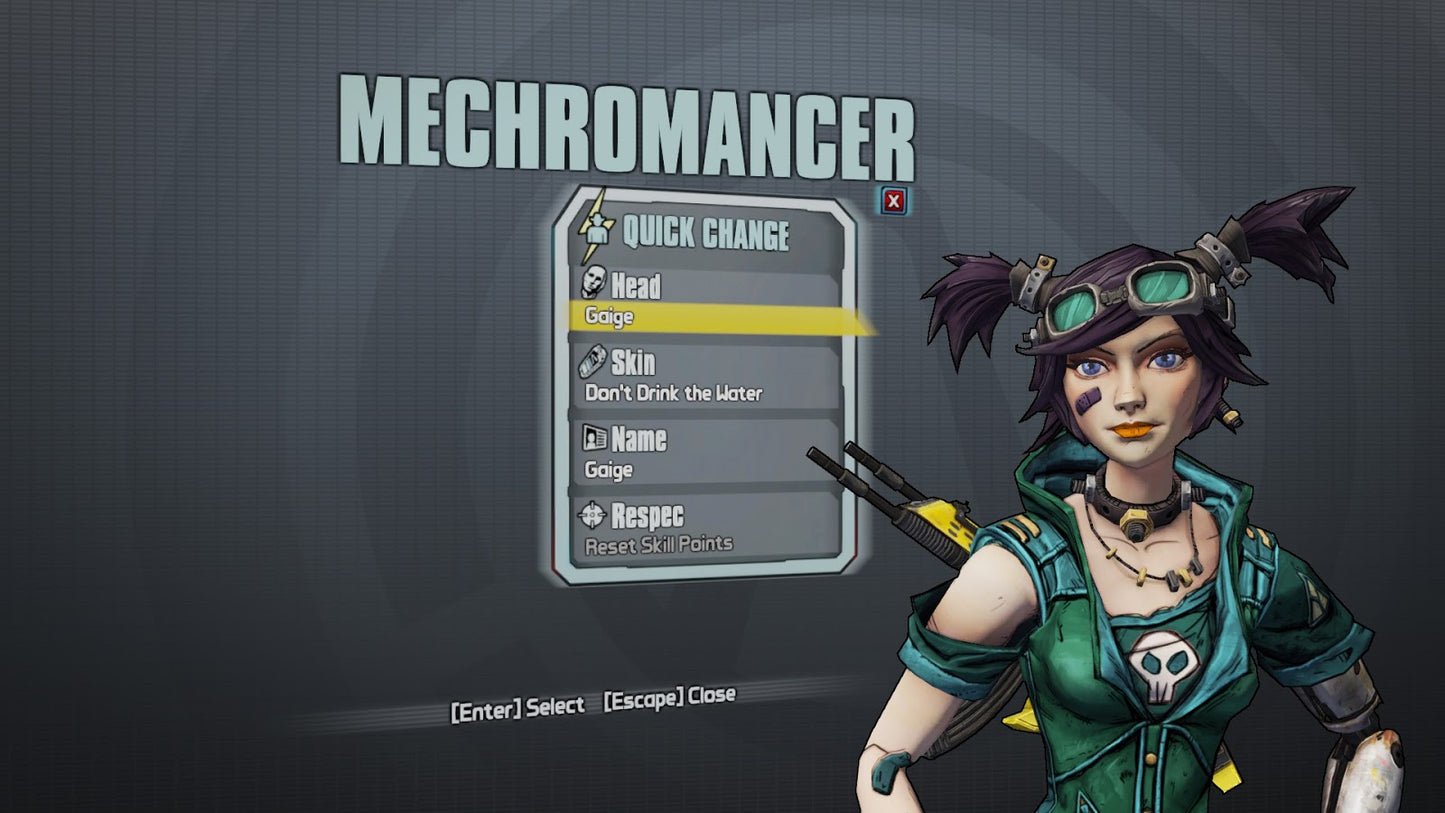The height and width of the screenshot is (813, 1445).
Task: Select the Head option showing Gaige
Action: pyautogui.click(x=705, y=300)
